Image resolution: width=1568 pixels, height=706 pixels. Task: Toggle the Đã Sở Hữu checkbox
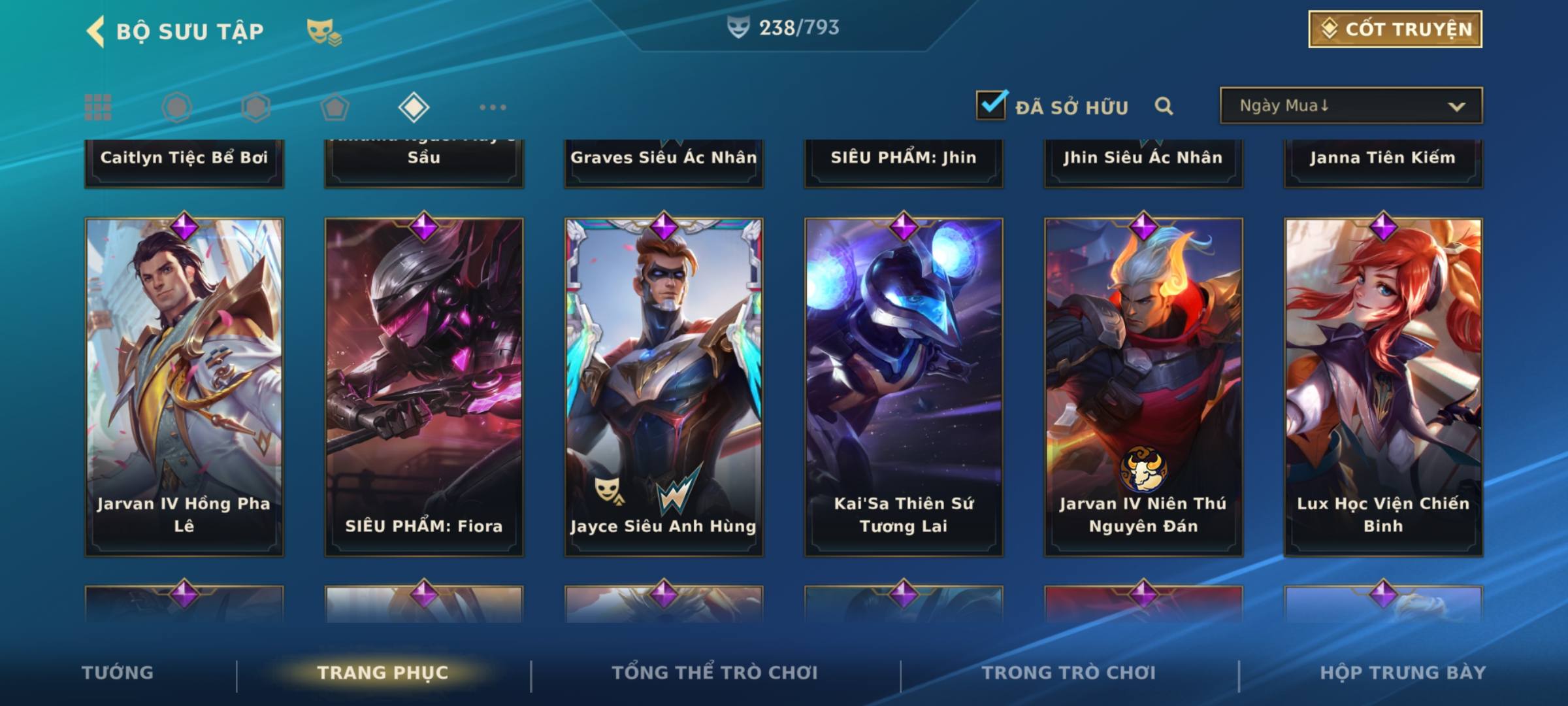pyautogui.click(x=991, y=105)
